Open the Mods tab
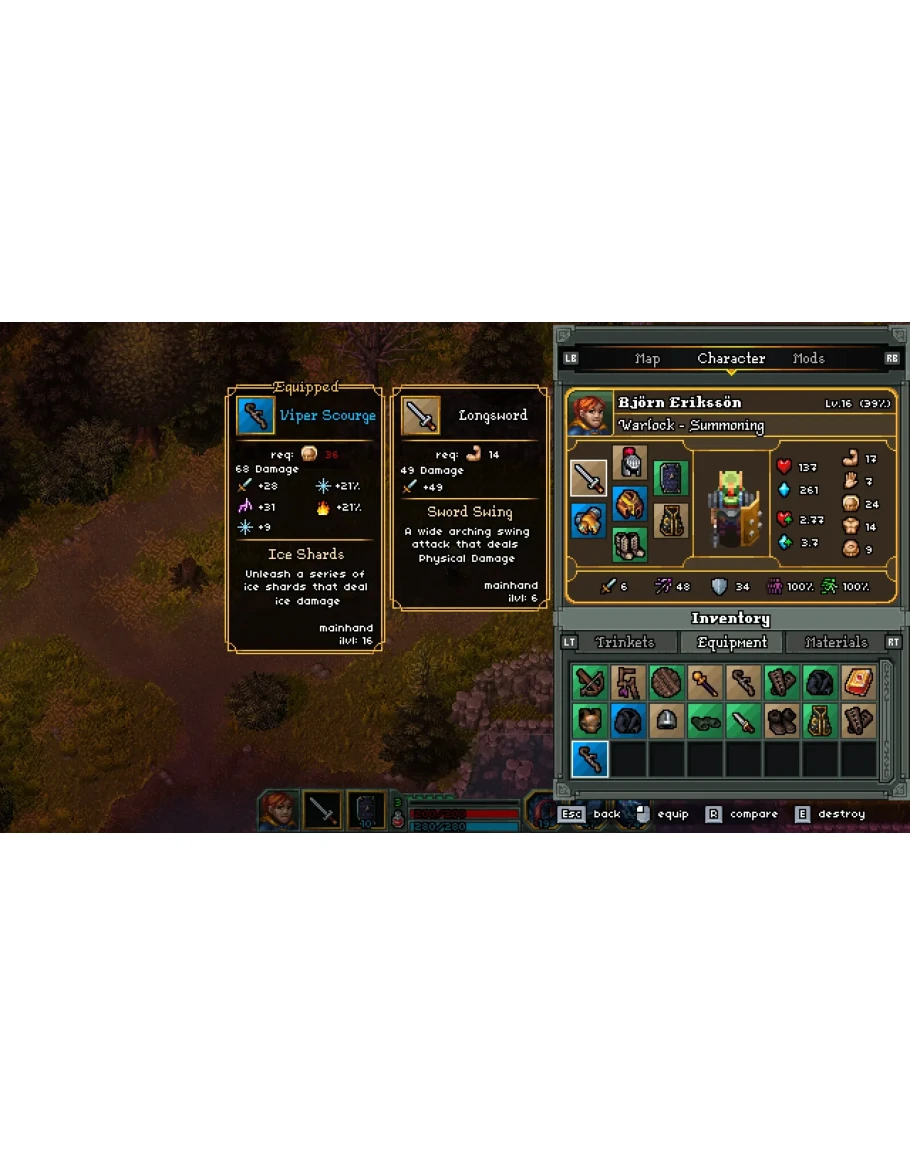This screenshot has width=910, height=1155. click(x=808, y=359)
